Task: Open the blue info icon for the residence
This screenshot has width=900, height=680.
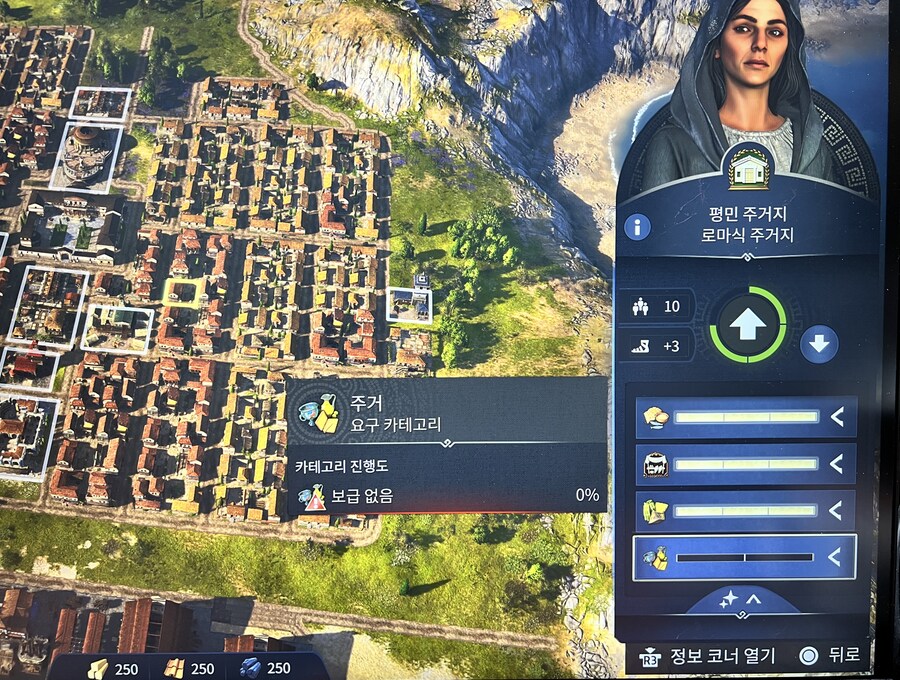Action: coord(637,226)
